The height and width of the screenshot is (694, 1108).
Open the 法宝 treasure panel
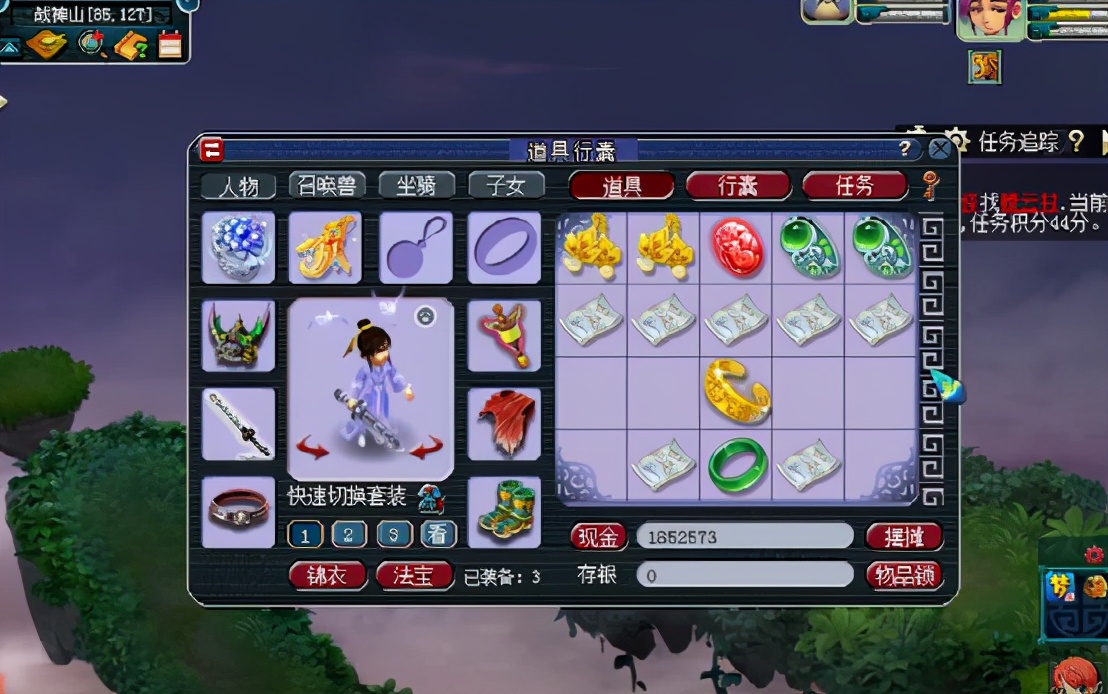[x=414, y=576]
